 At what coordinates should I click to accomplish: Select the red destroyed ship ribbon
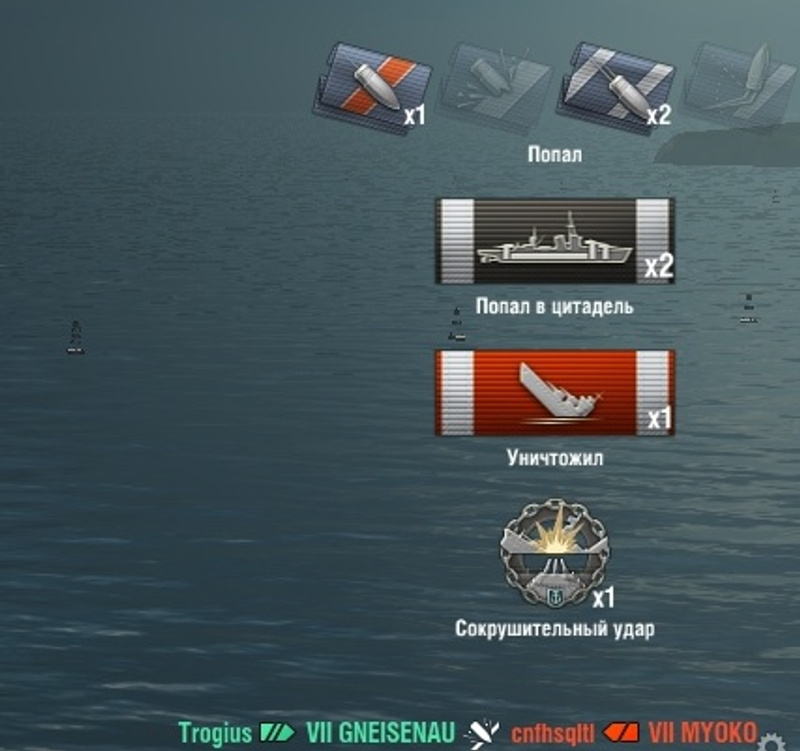pyautogui.click(x=555, y=392)
